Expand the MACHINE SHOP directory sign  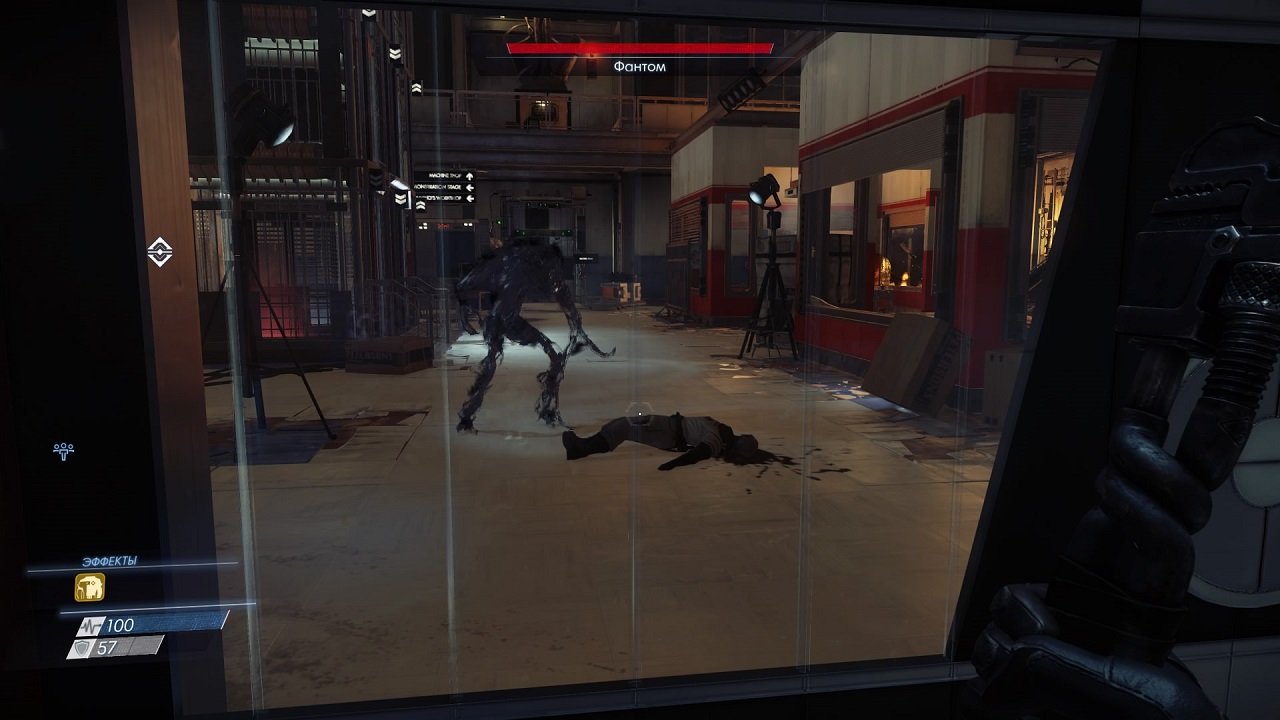444,175
